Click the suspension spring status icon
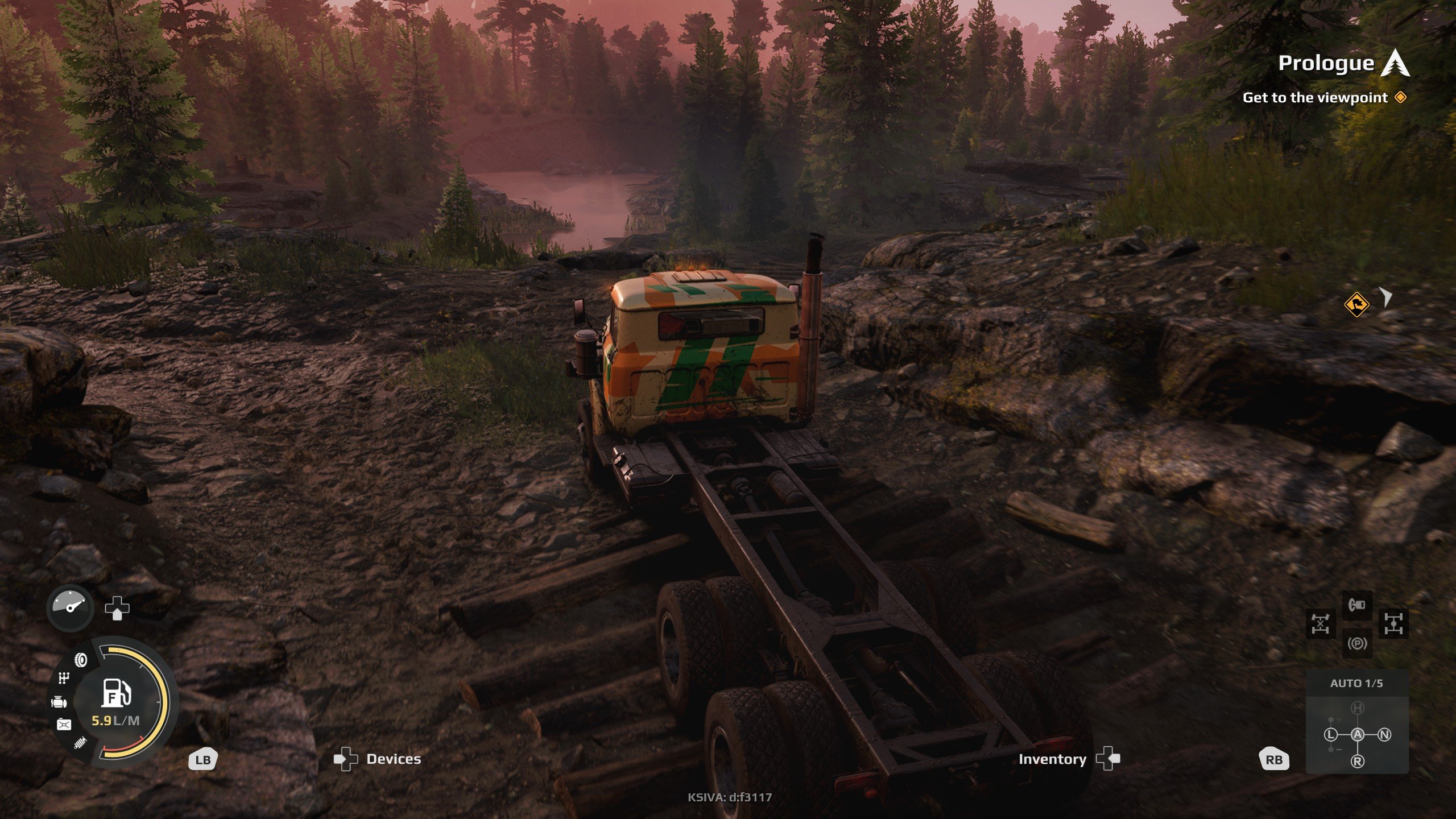Image resolution: width=1456 pixels, height=819 pixels. [80, 742]
